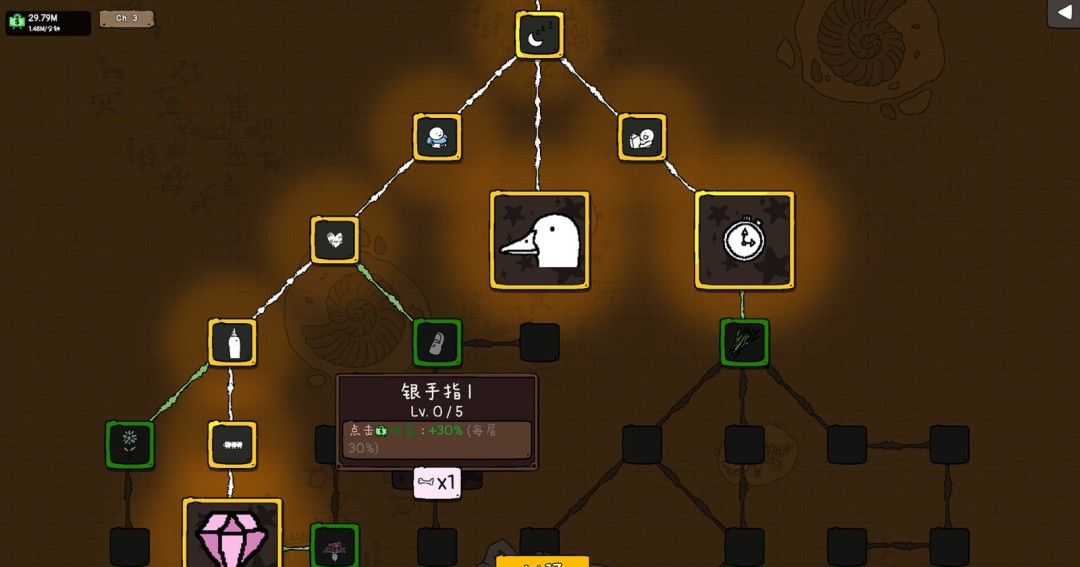Open the reading character skill node
This screenshot has width=1080, height=567.
[642, 137]
